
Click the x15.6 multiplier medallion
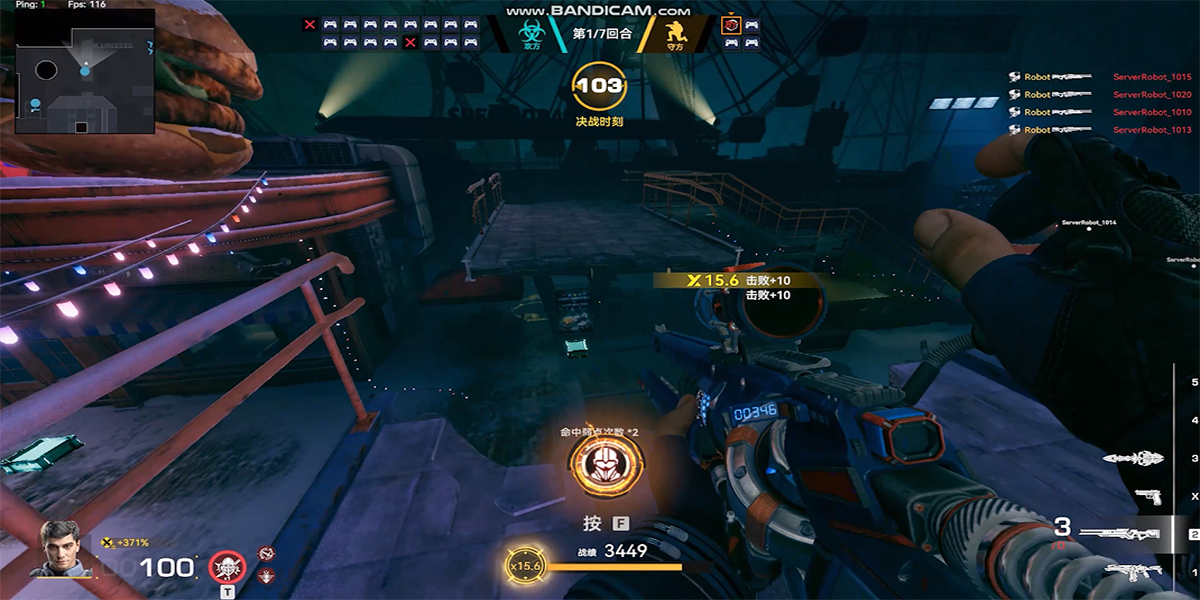524,566
